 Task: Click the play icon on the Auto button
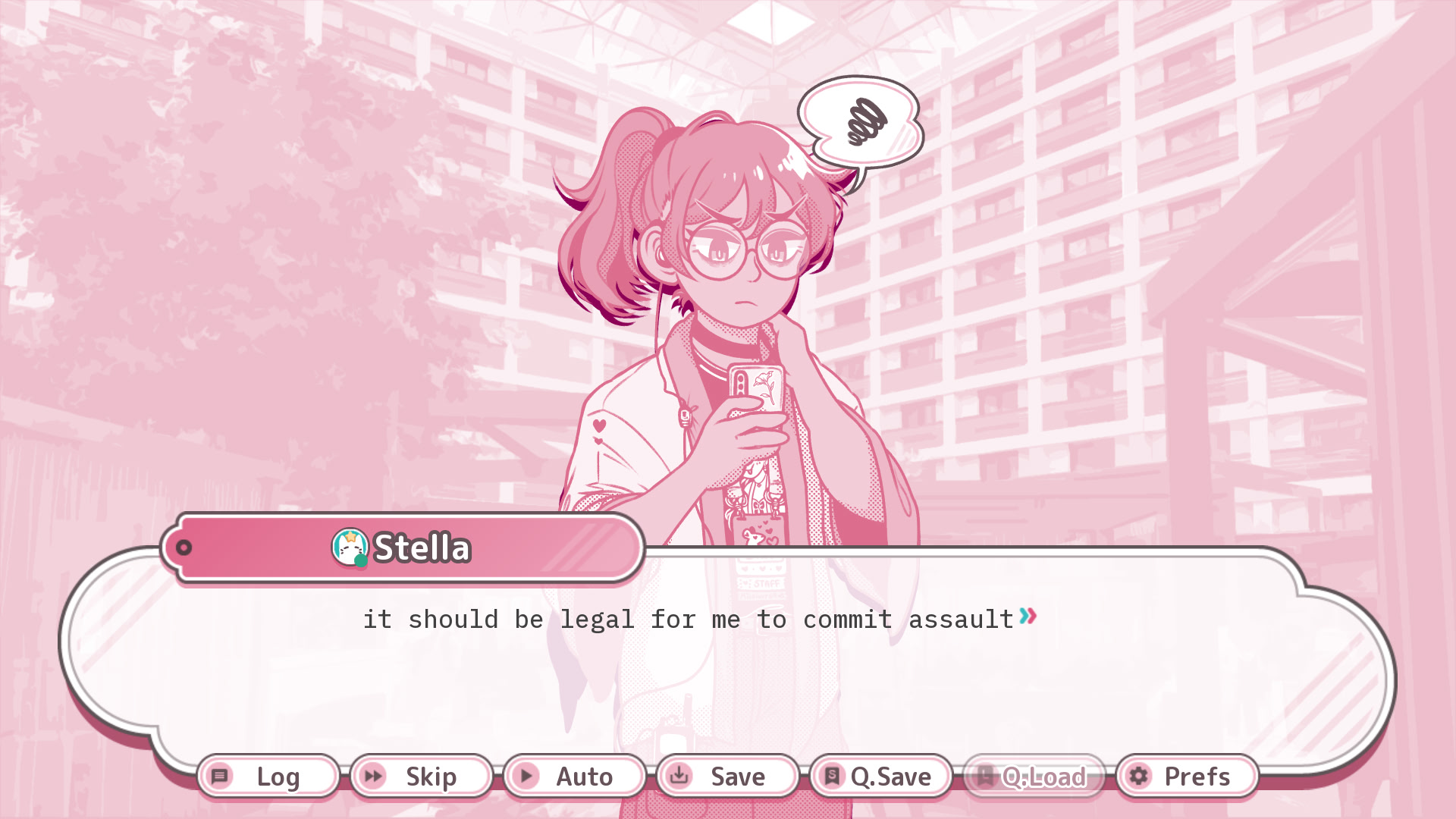(527, 777)
